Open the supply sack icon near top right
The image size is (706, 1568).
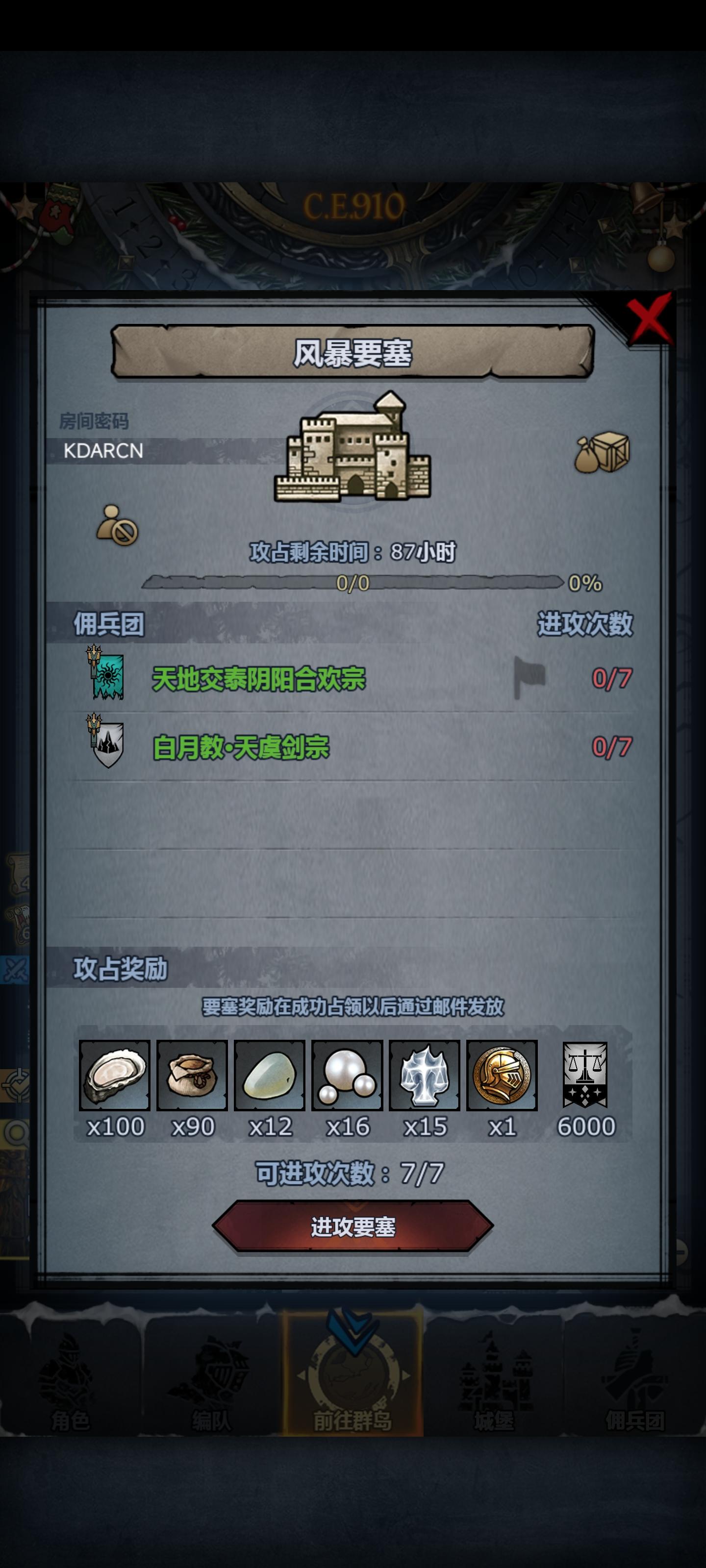(x=603, y=453)
